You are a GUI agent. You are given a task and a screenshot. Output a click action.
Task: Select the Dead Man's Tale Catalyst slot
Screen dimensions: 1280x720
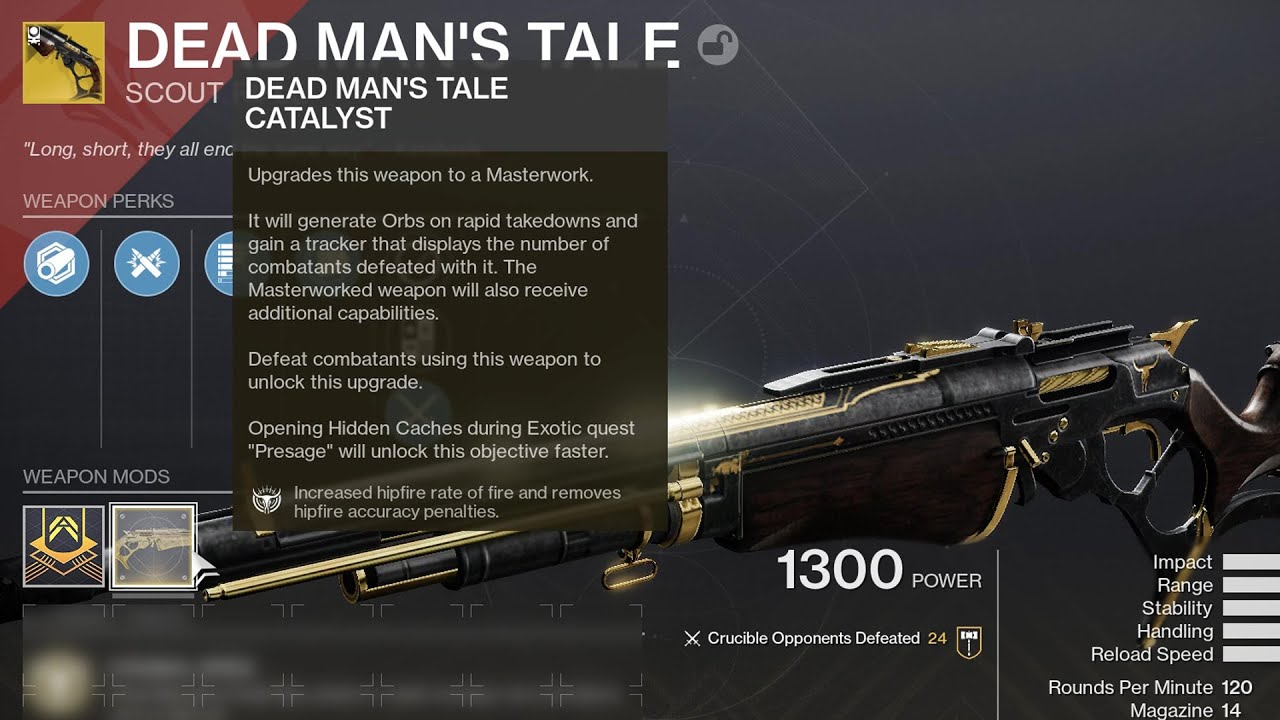pos(153,545)
